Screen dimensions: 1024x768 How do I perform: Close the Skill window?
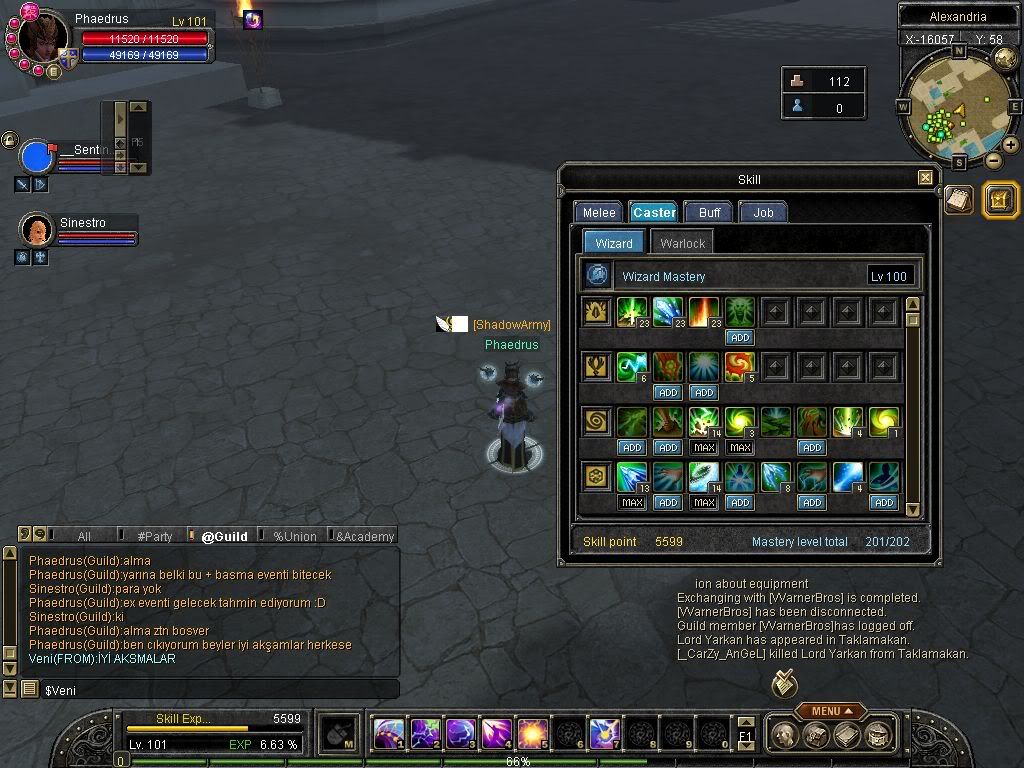pos(925,178)
